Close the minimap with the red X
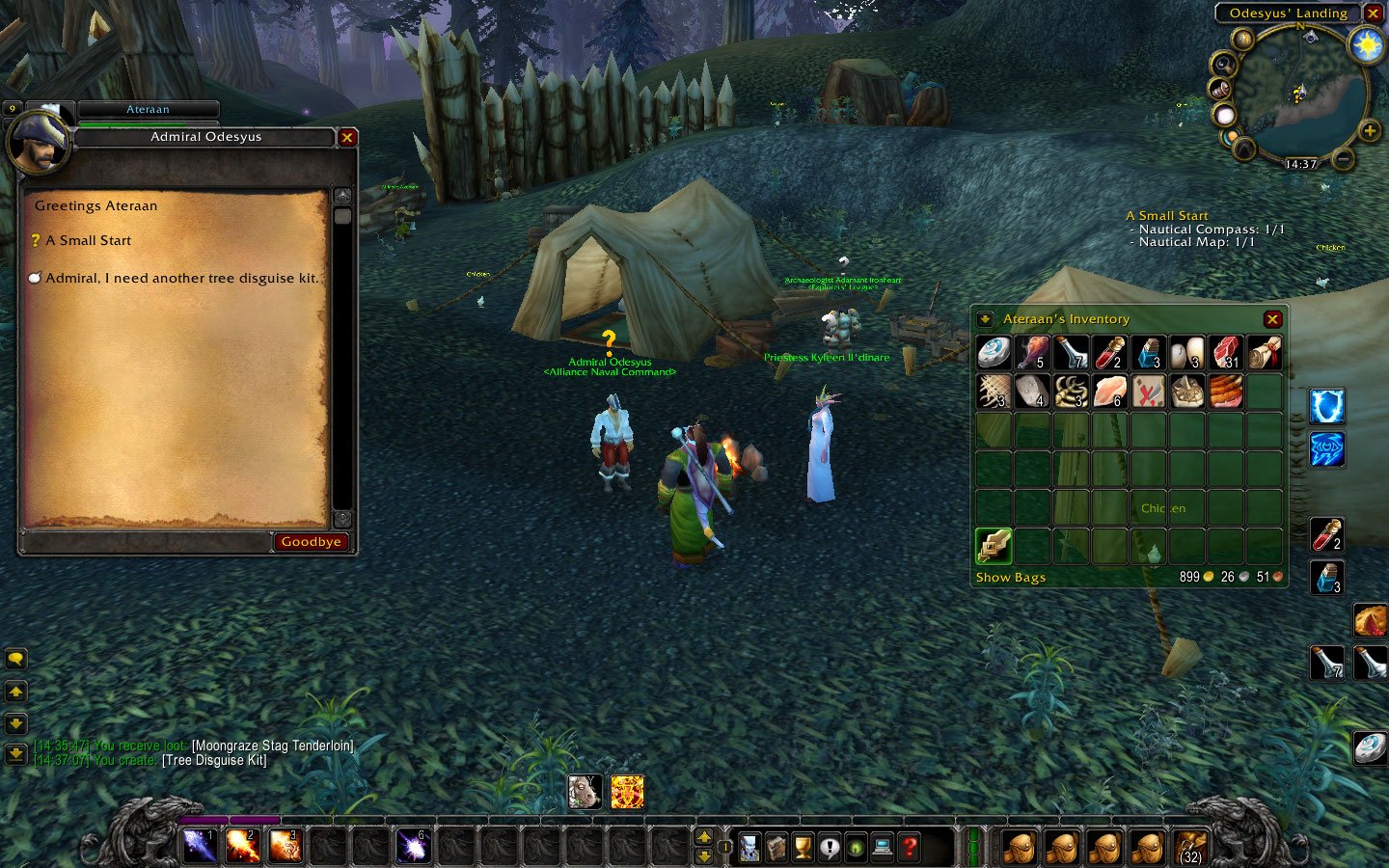Image resolution: width=1389 pixels, height=868 pixels. click(x=1373, y=14)
